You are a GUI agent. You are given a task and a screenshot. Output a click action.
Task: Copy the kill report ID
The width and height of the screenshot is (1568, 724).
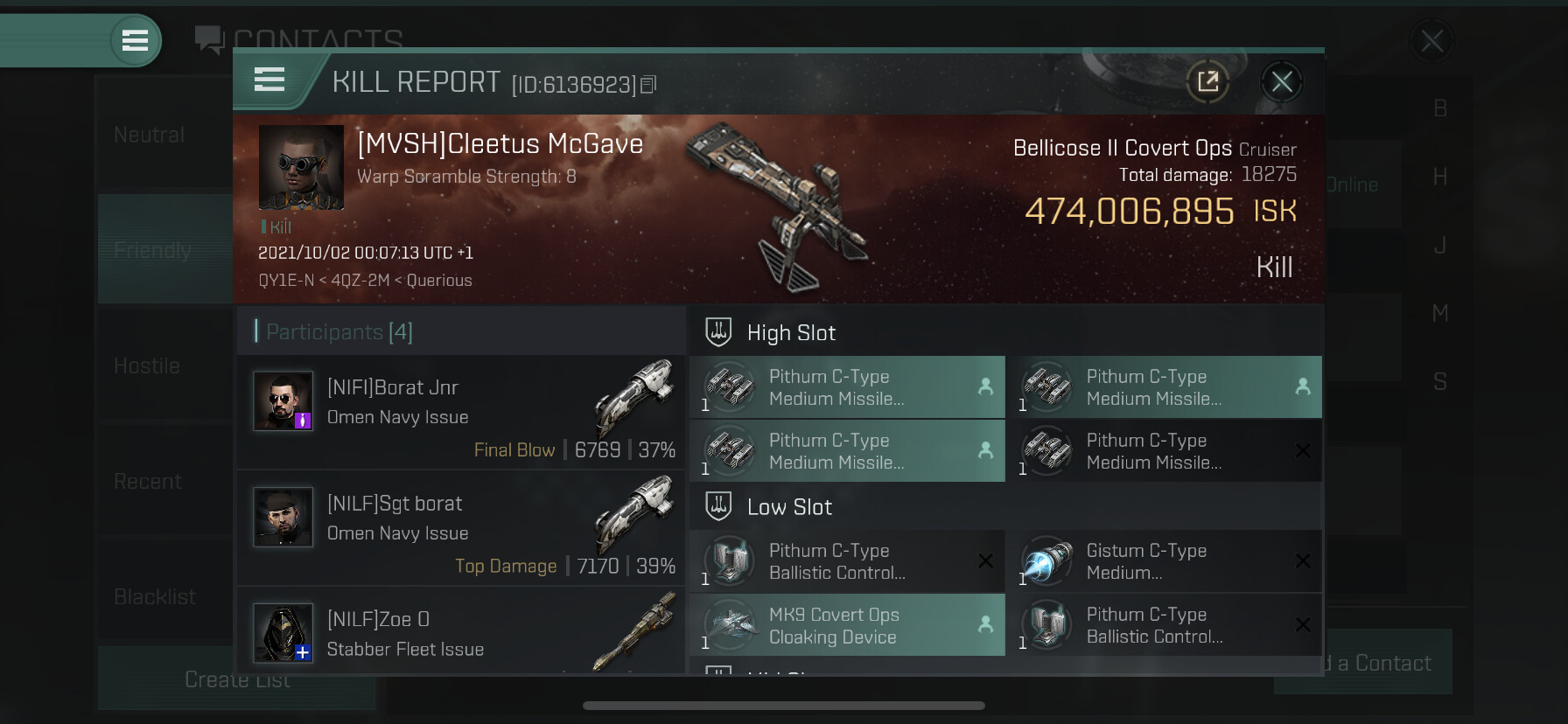648,85
